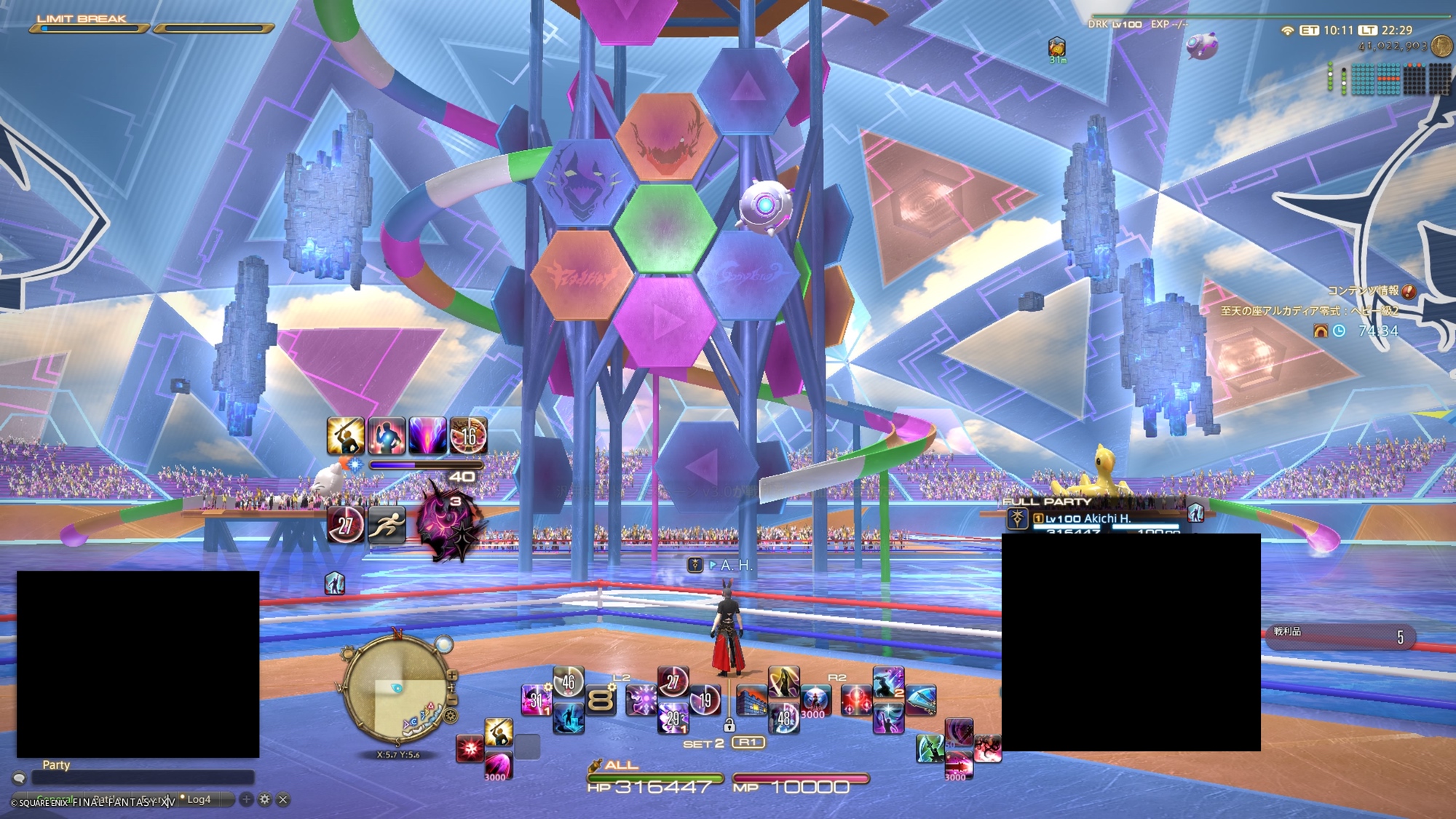Click the minimap zoom-out minus button

click(x=452, y=700)
